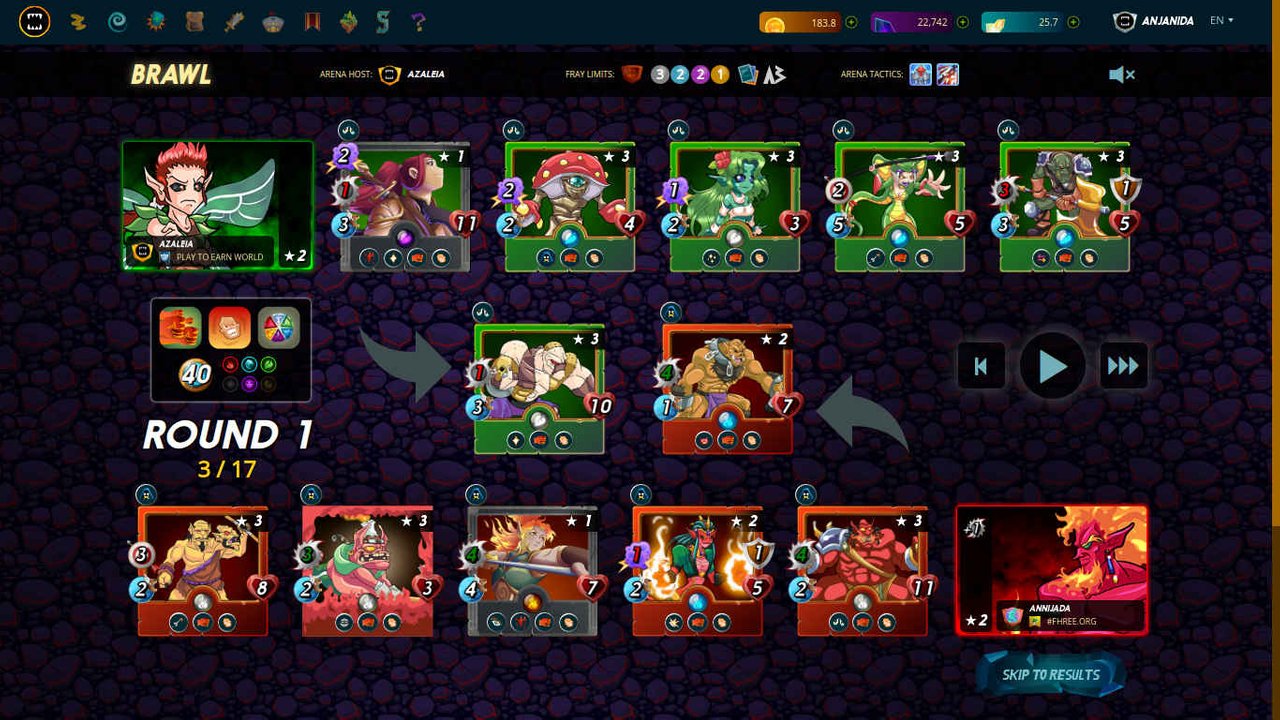Open the EN language dropdown
1280x720 pixels.
(1221, 21)
